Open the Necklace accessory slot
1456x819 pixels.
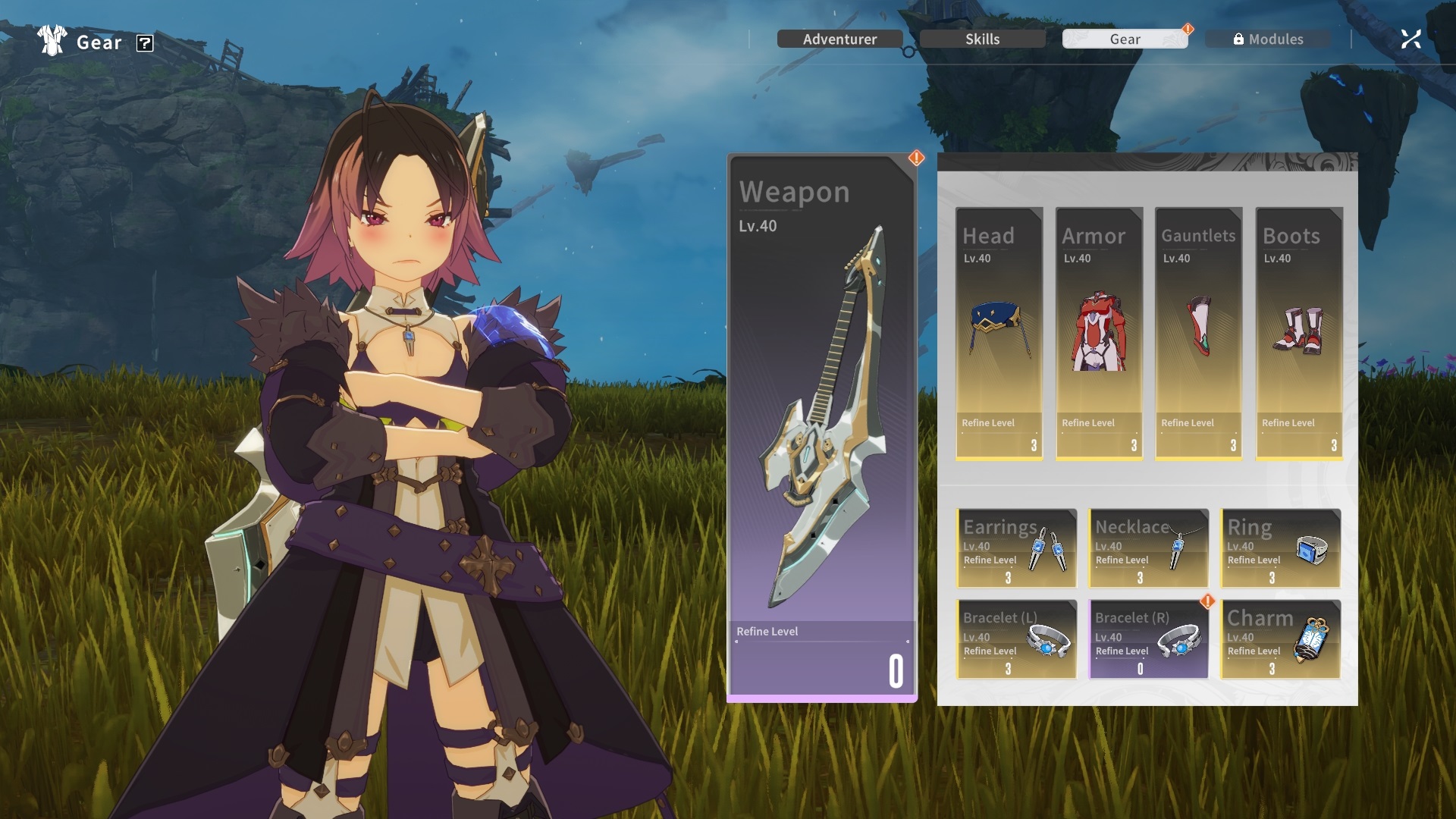pyautogui.click(x=1148, y=548)
